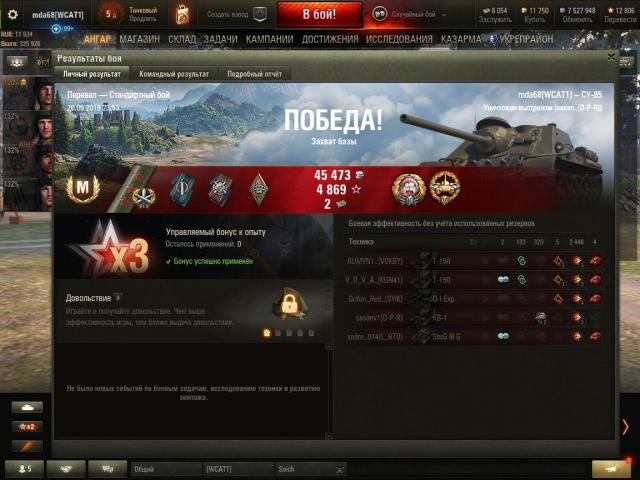This screenshot has height=480, width=640.
Task: Open the "Случайный бой" battle type dropdown
Action: [410, 15]
